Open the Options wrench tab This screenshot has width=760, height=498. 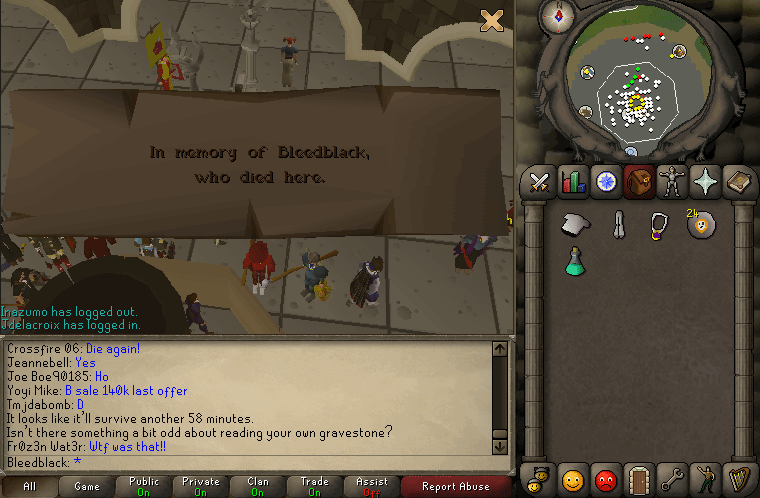pos(672,478)
